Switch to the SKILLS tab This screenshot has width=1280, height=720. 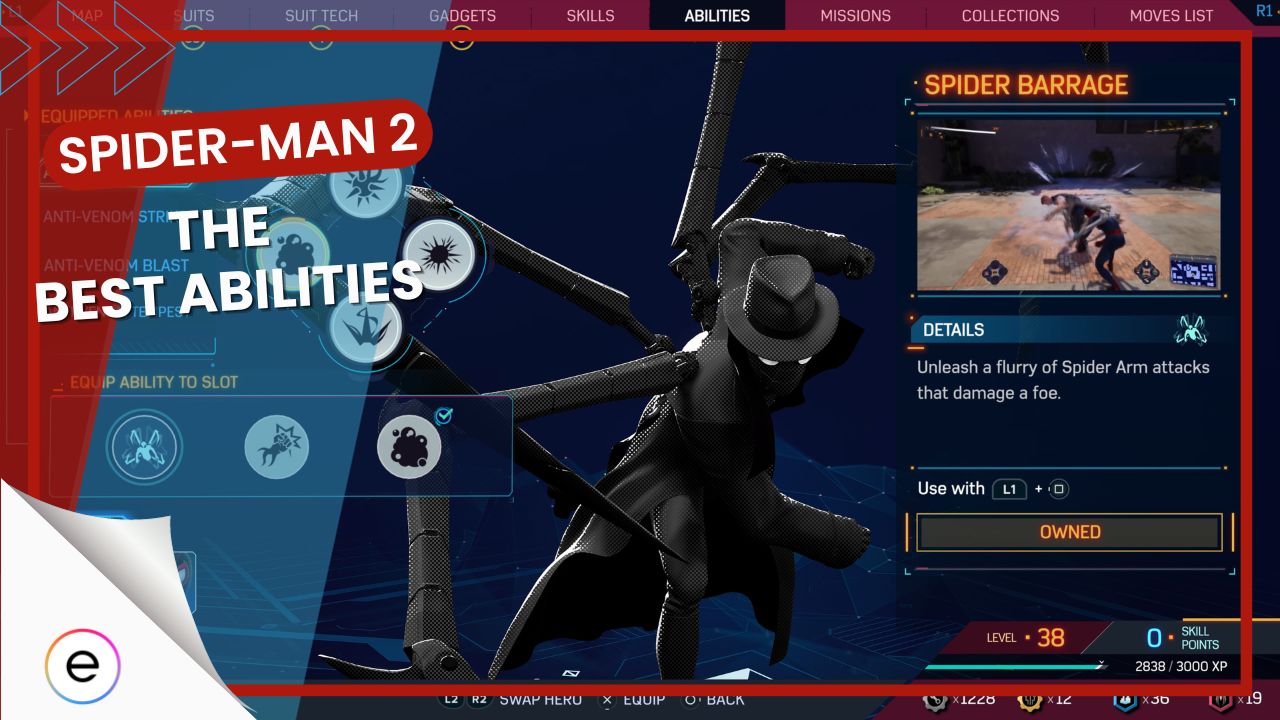pyautogui.click(x=589, y=15)
